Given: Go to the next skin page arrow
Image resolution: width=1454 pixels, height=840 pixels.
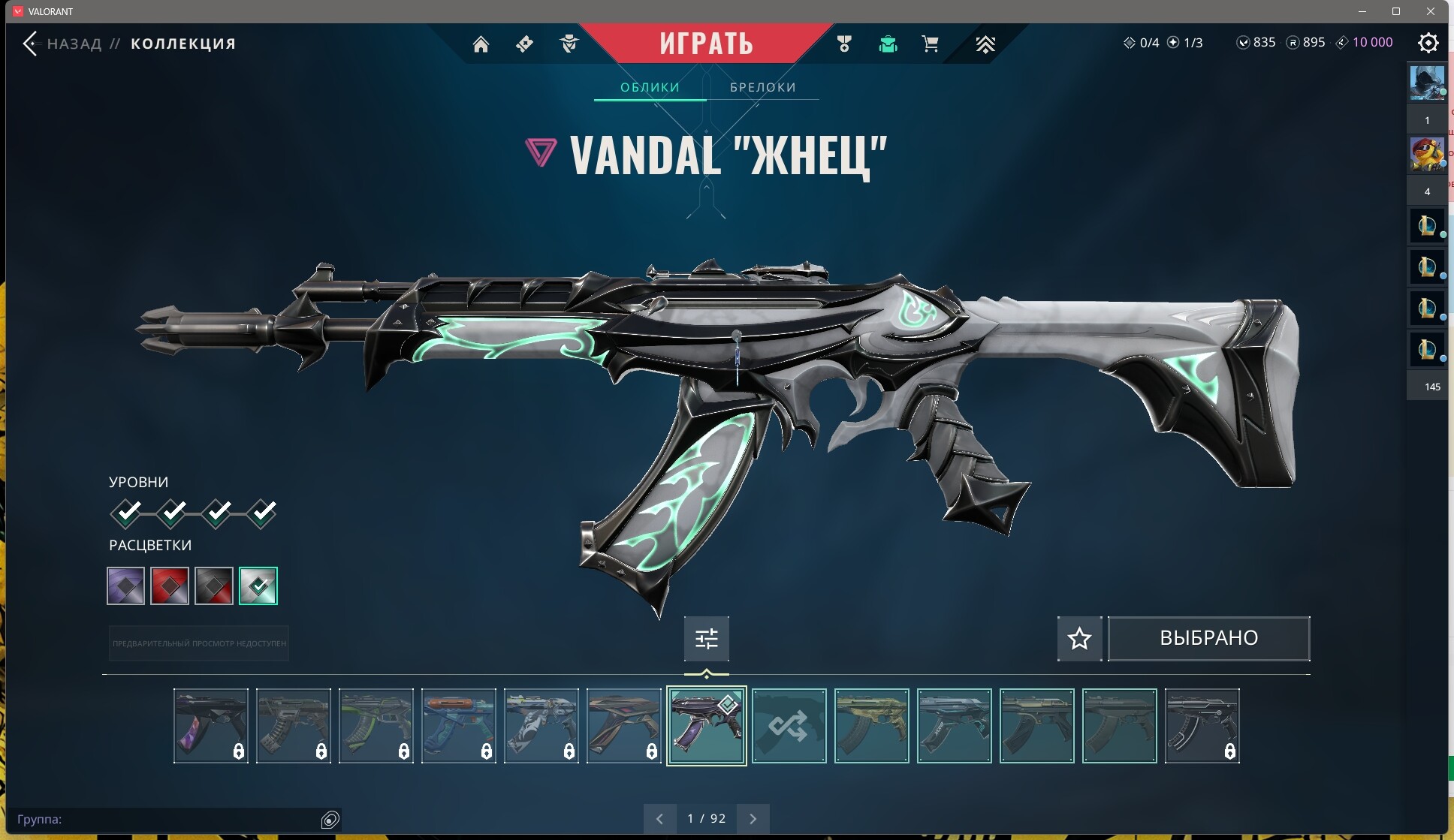Looking at the screenshot, I should pos(753,818).
